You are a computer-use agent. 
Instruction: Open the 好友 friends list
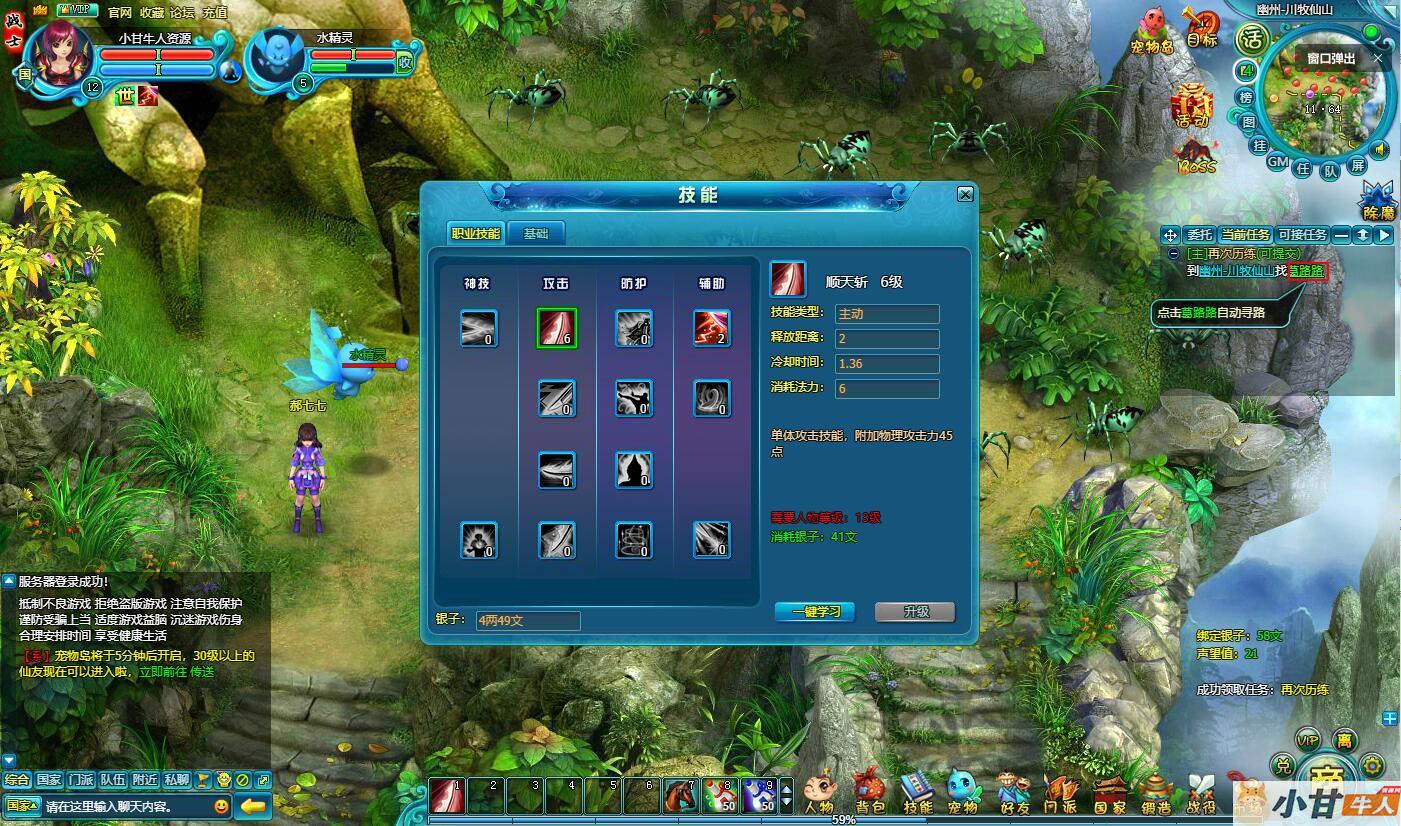tap(1013, 793)
